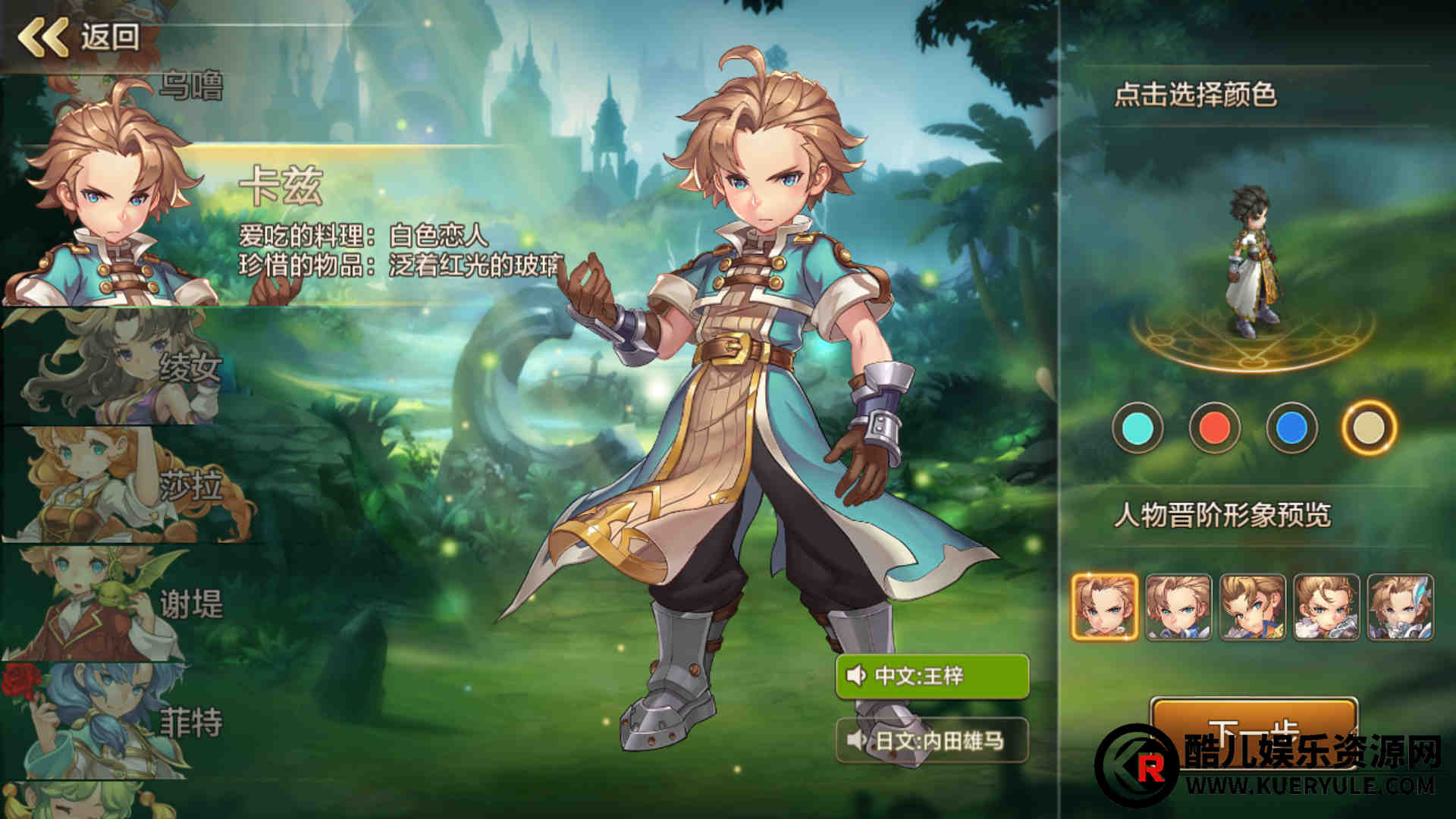Screen dimensions: 1456x819
Task: Choose the blue color swatch
Action: point(1291,428)
